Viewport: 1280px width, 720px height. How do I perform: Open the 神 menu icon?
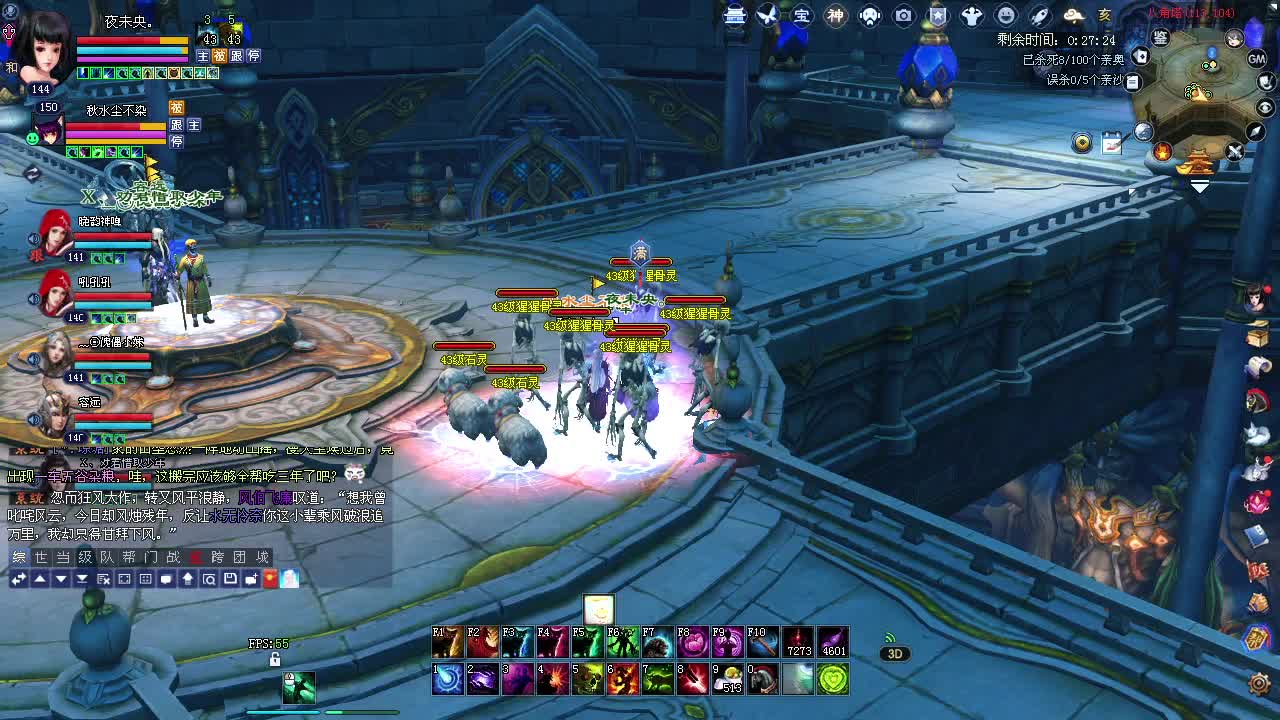pos(836,15)
